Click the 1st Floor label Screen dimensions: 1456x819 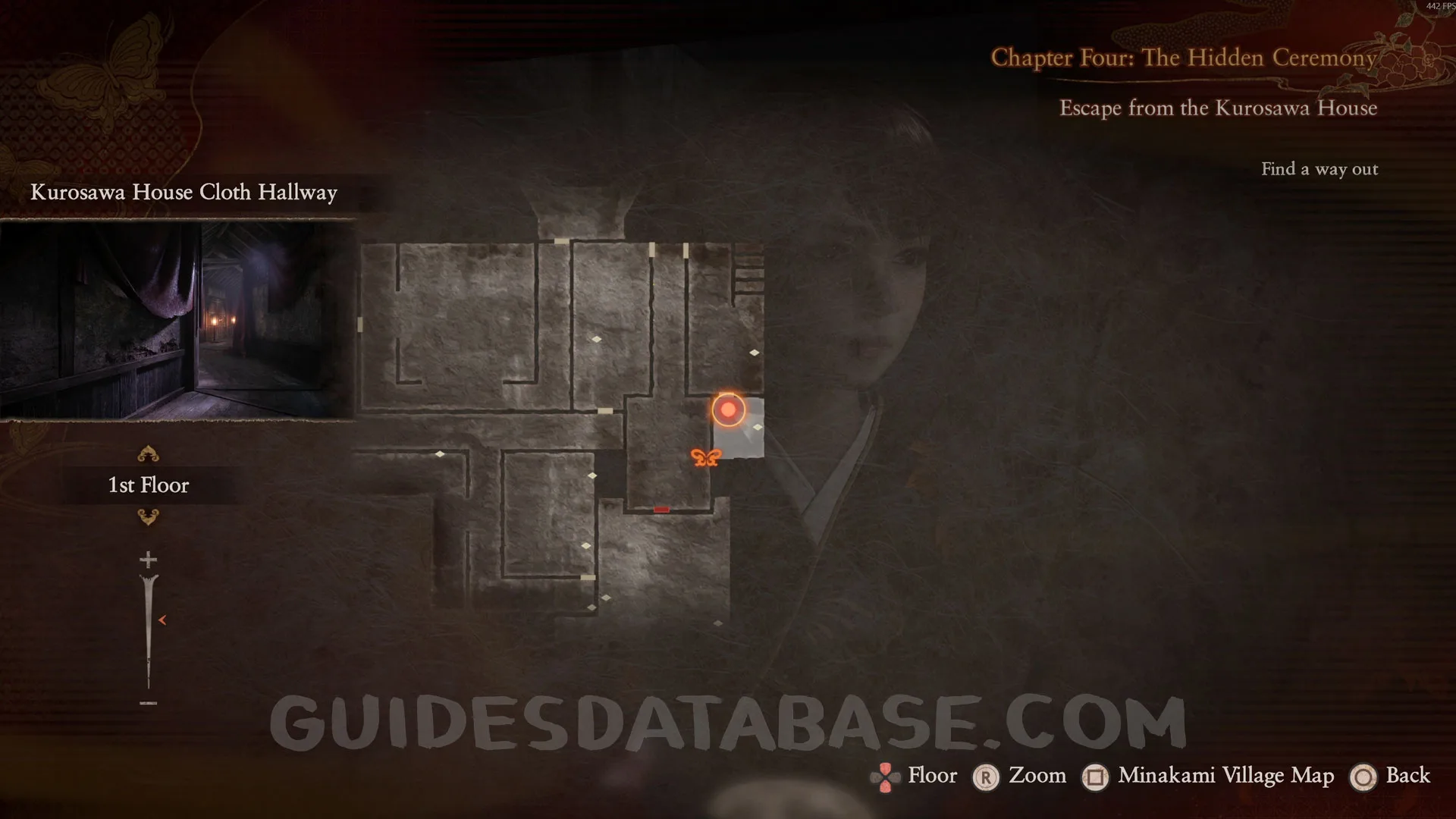pyautogui.click(x=149, y=485)
